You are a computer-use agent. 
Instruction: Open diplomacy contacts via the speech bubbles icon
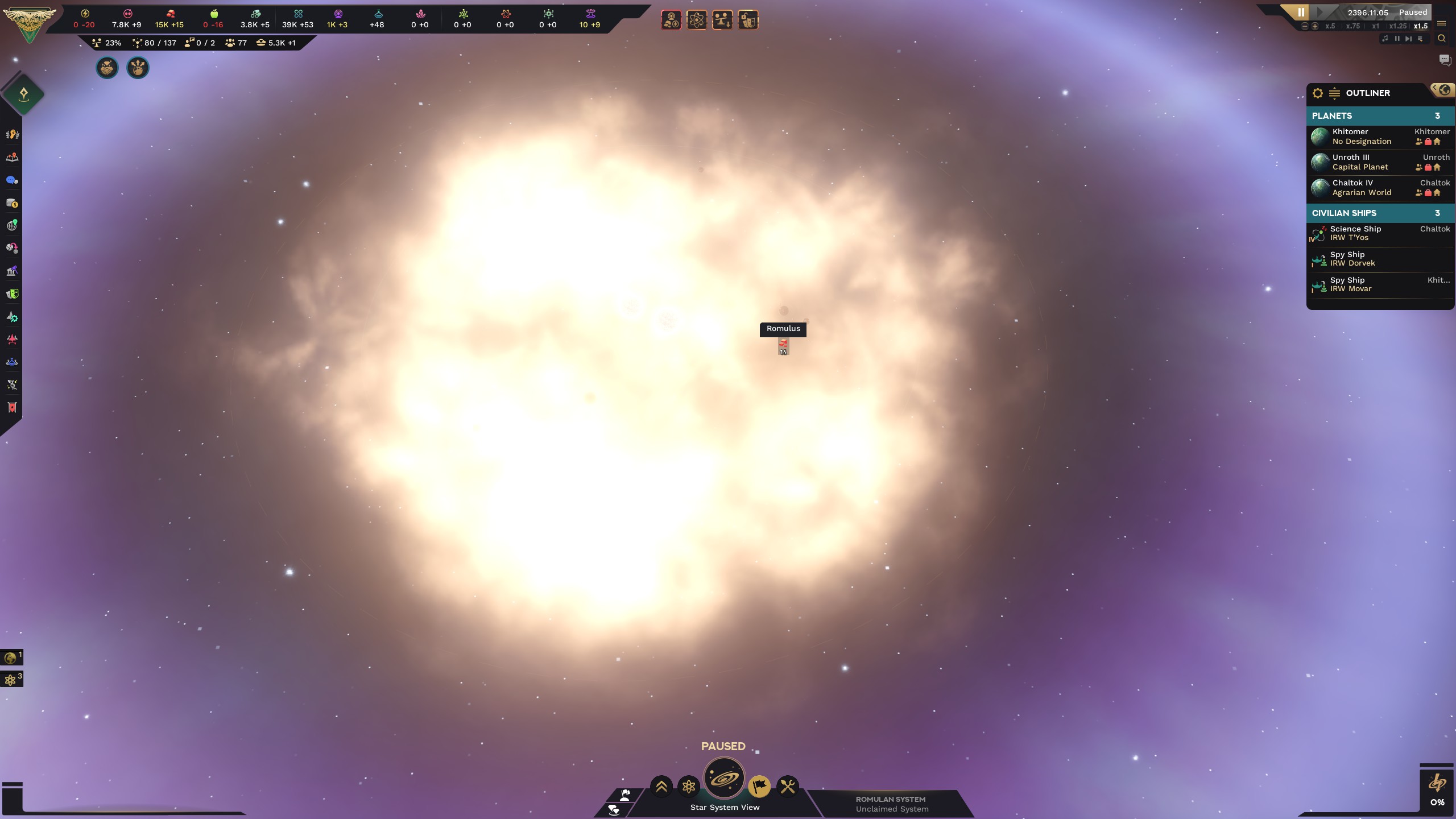(11, 180)
